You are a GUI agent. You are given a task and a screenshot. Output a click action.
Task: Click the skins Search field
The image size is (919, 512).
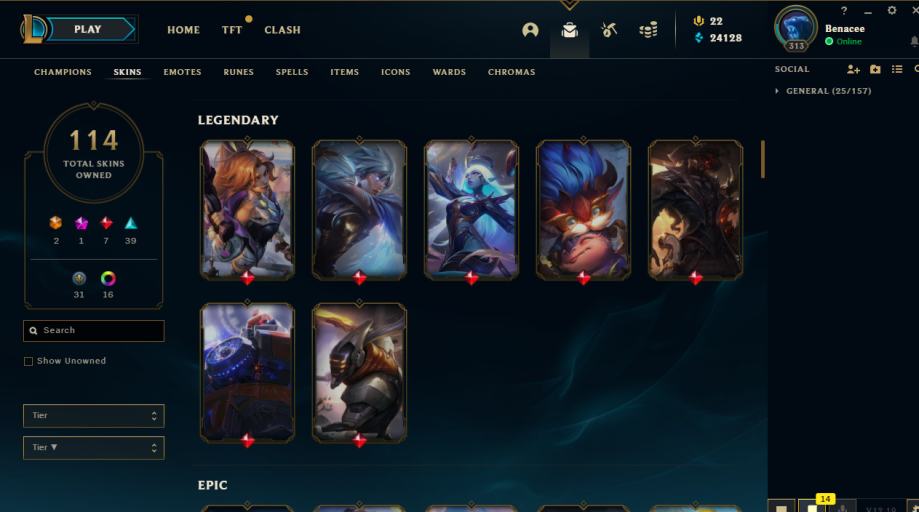pos(94,330)
